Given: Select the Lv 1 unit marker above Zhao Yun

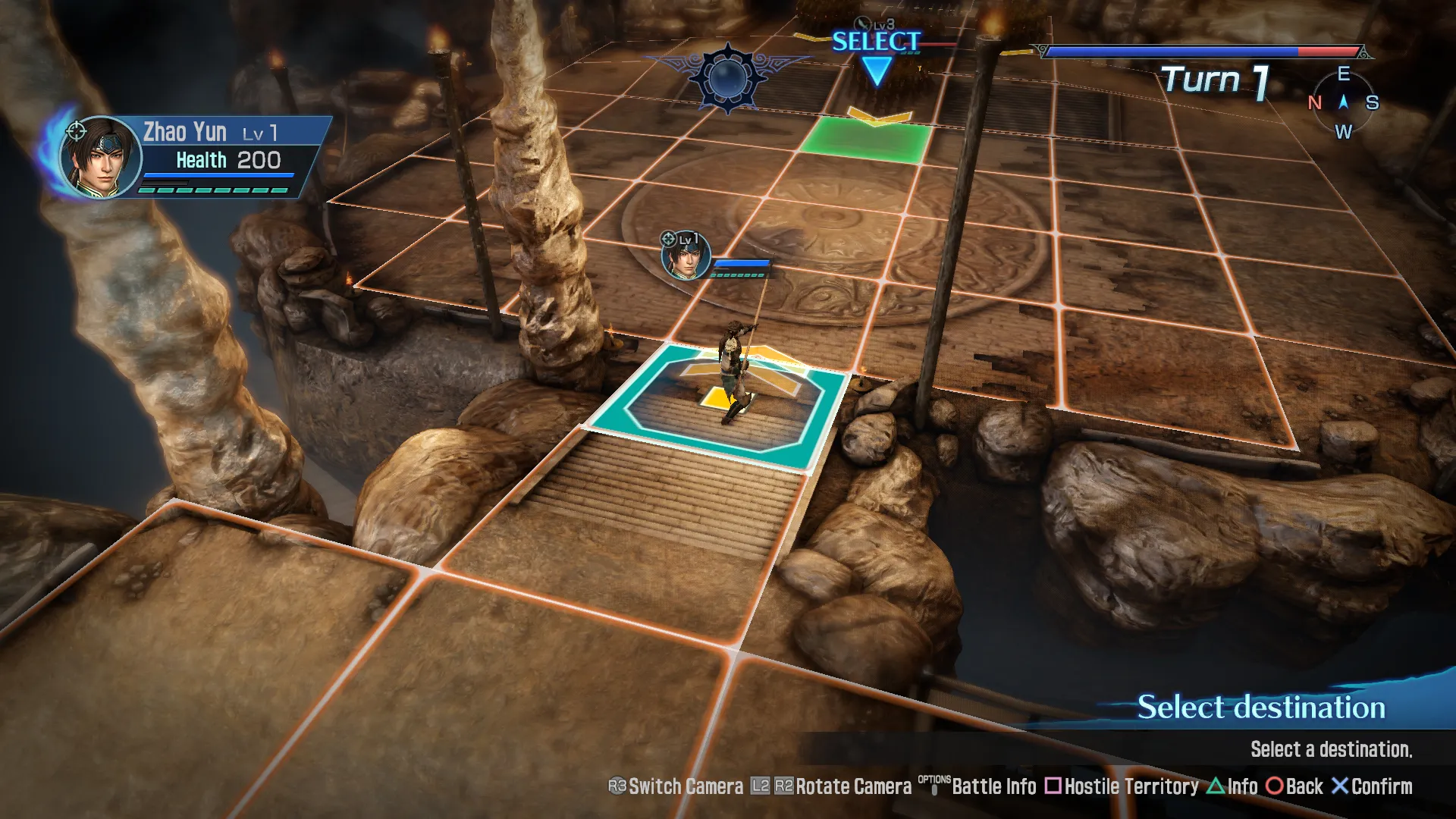Looking at the screenshot, I should click(686, 256).
